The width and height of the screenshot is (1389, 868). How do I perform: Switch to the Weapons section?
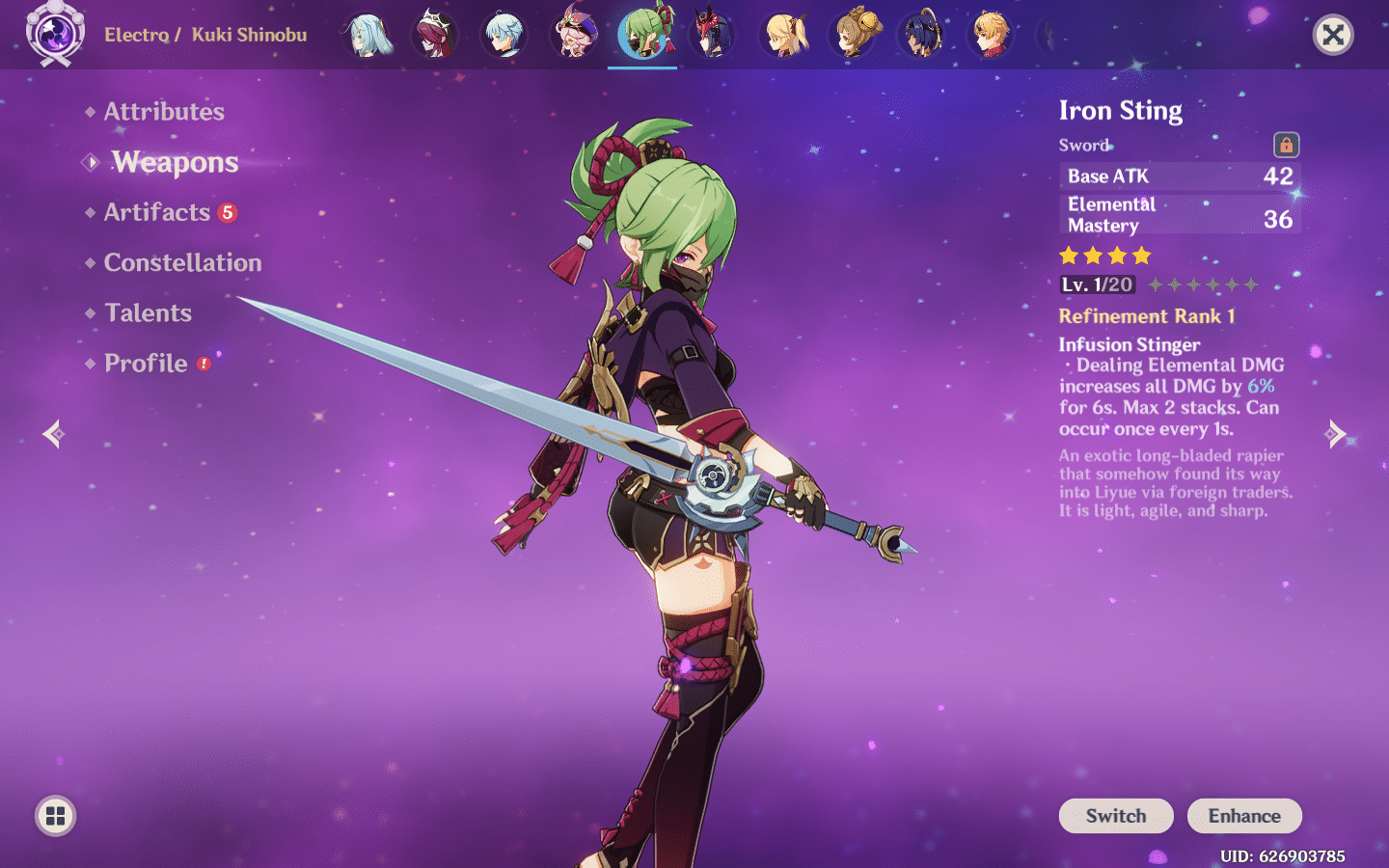point(175,162)
